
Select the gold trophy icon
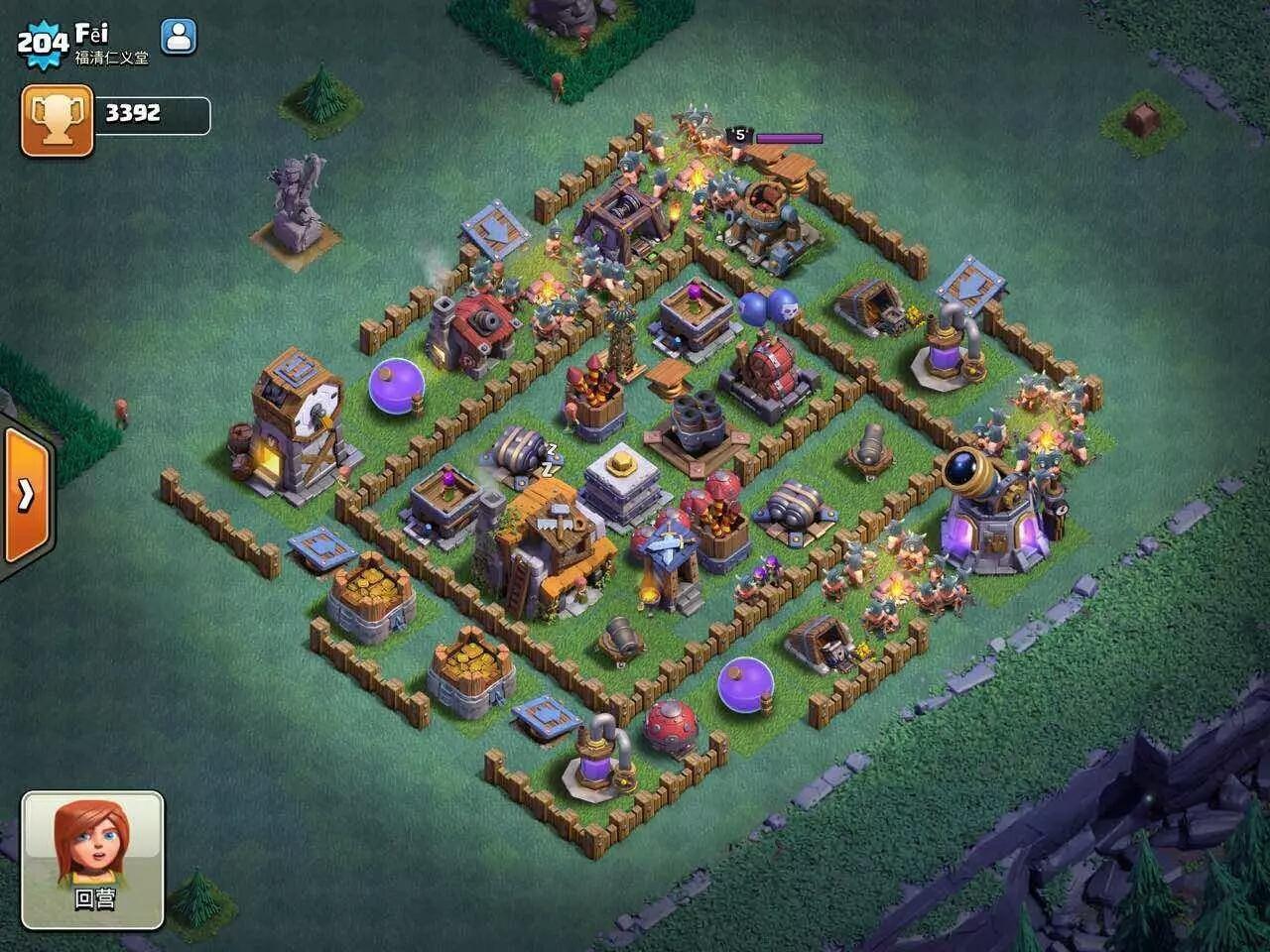tap(57, 119)
